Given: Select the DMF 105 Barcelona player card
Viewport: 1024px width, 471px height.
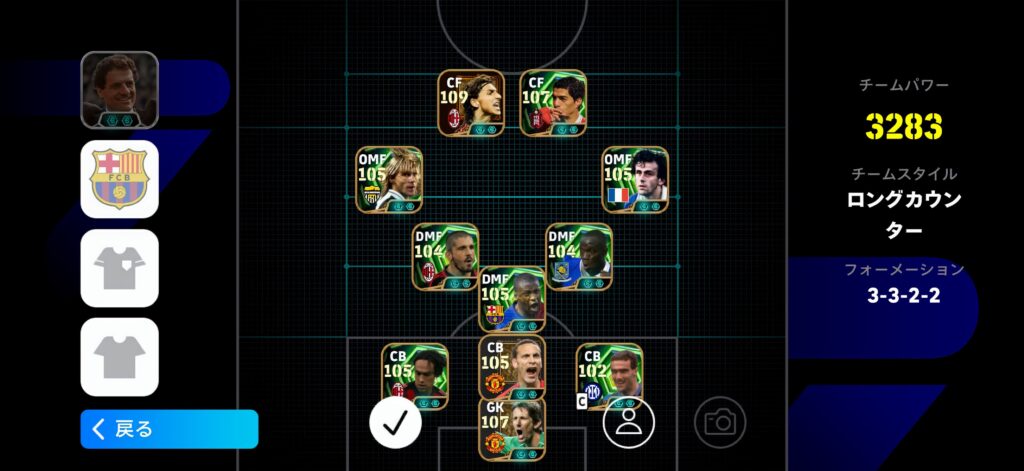Looking at the screenshot, I should [x=512, y=299].
